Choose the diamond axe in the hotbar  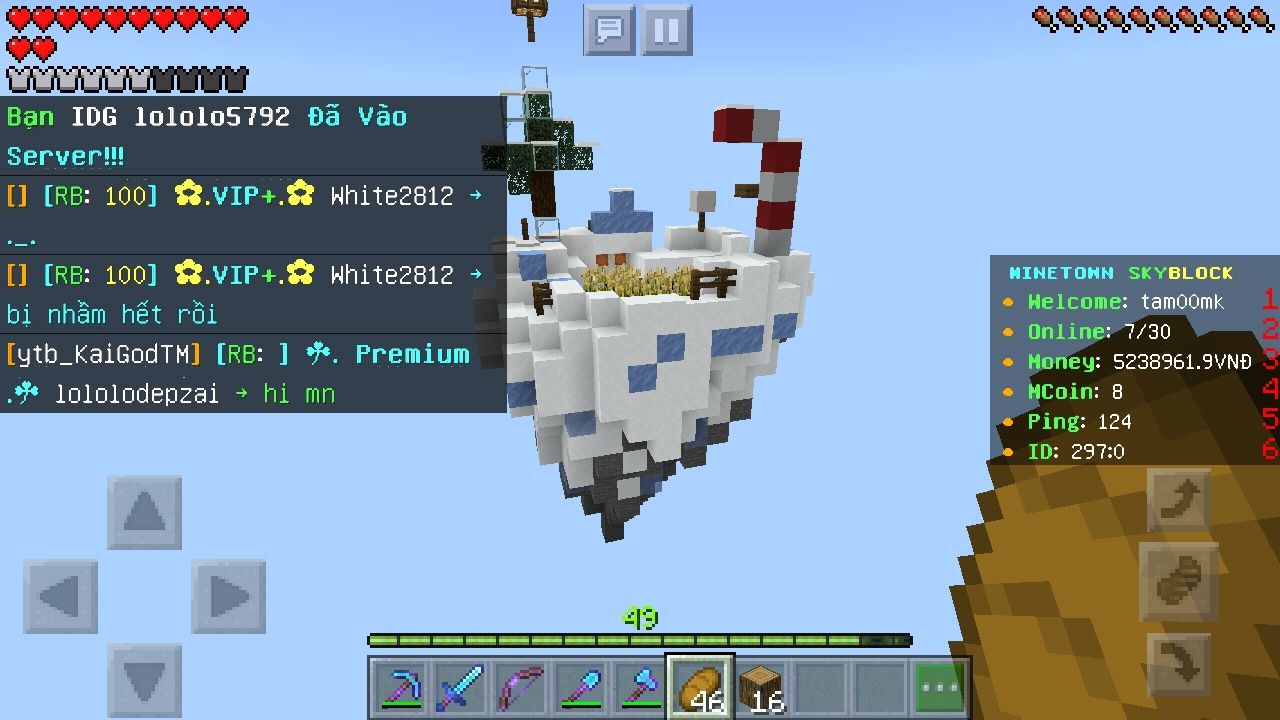click(640, 687)
